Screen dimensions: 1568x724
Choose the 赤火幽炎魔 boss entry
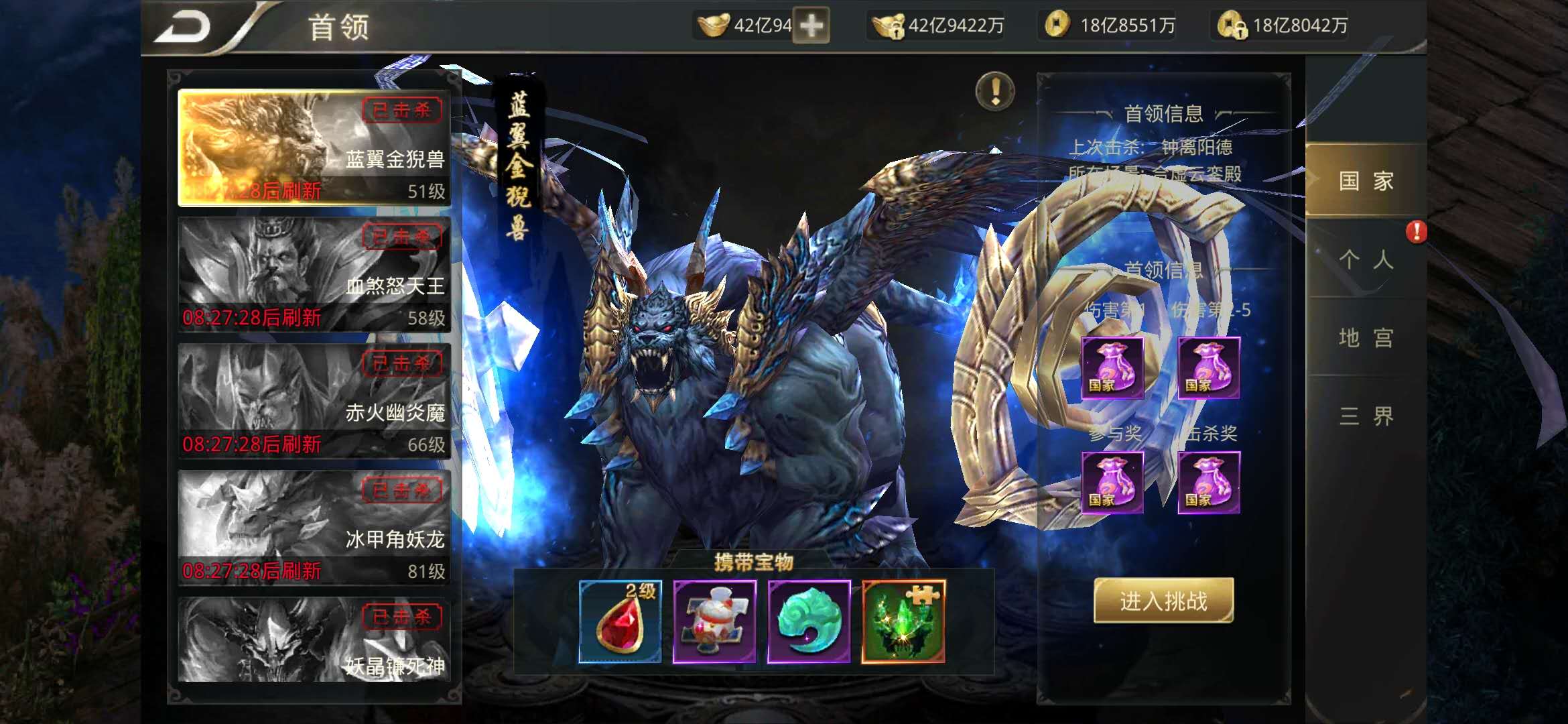[x=314, y=401]
